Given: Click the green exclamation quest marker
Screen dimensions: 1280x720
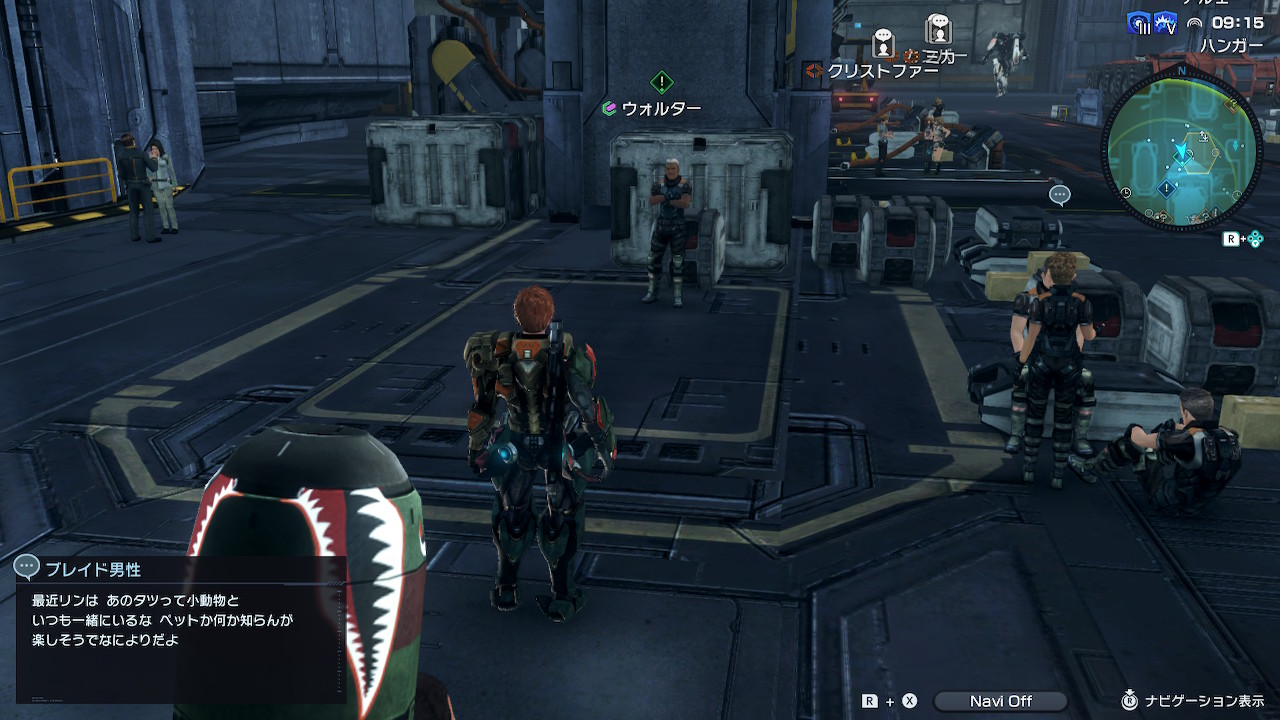Looking at the screenshot, I should click(661, 82).
